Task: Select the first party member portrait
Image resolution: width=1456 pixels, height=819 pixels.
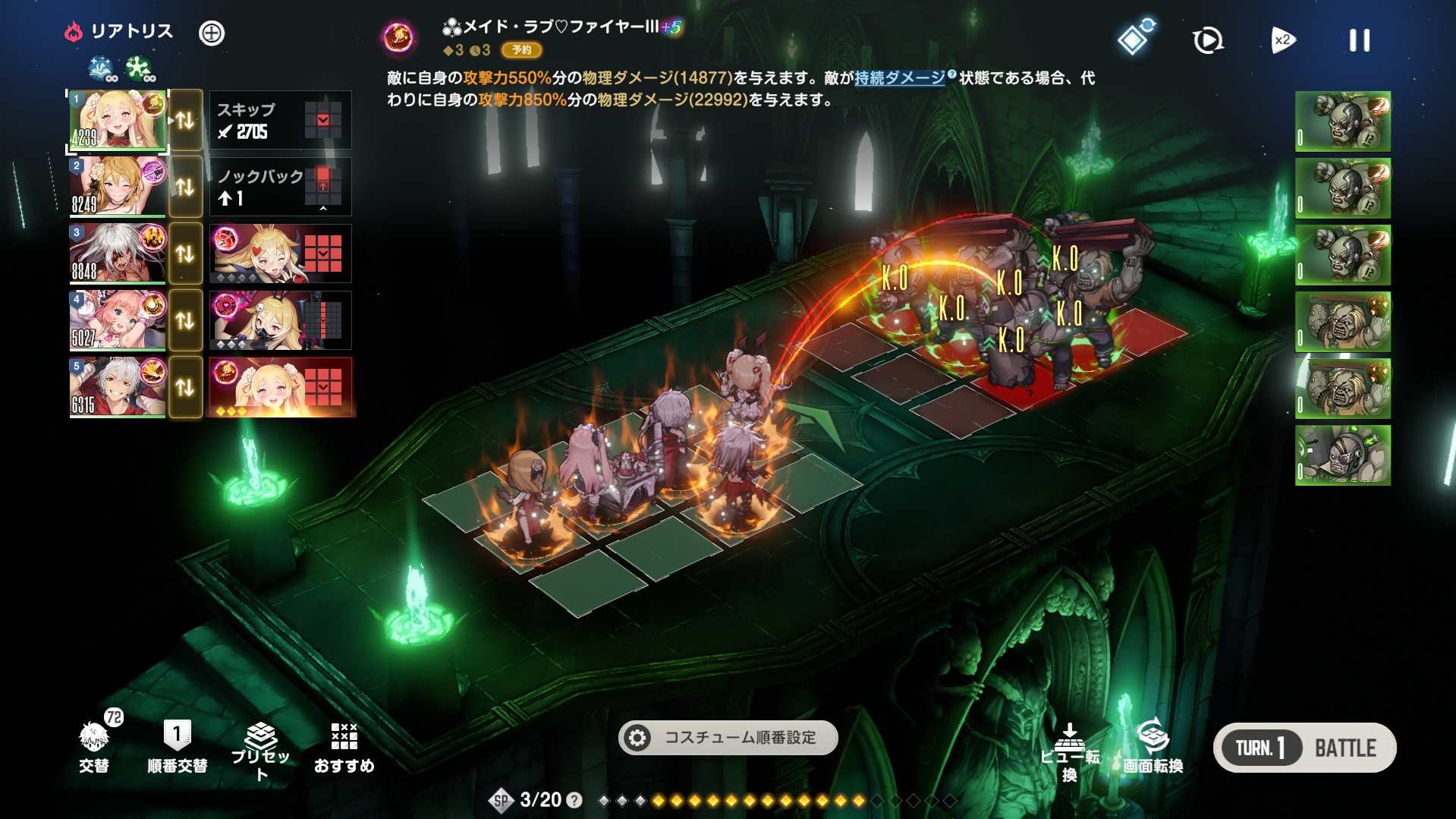Action: tap(118, 120)
